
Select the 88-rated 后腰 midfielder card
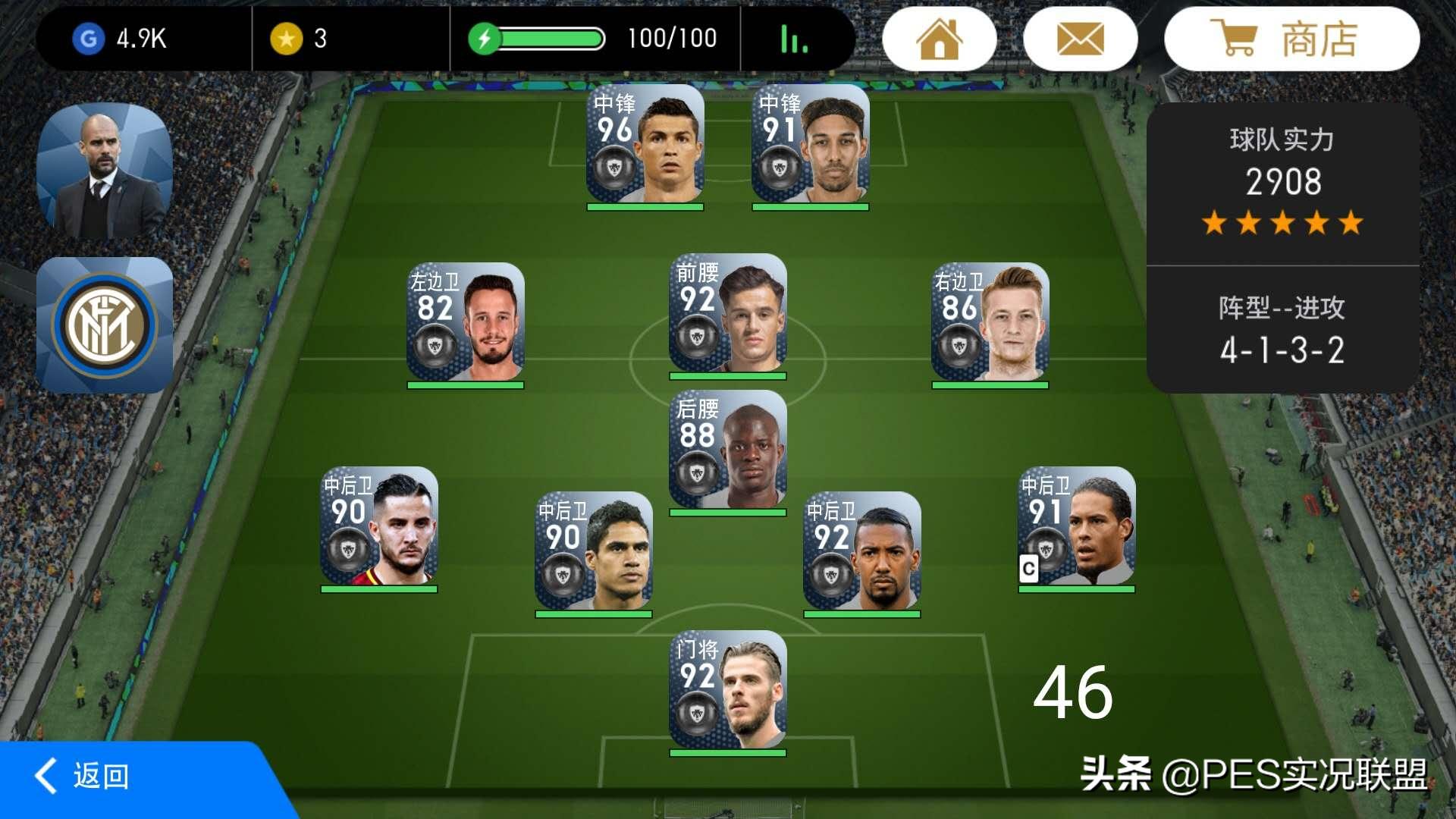pos(728,450)
